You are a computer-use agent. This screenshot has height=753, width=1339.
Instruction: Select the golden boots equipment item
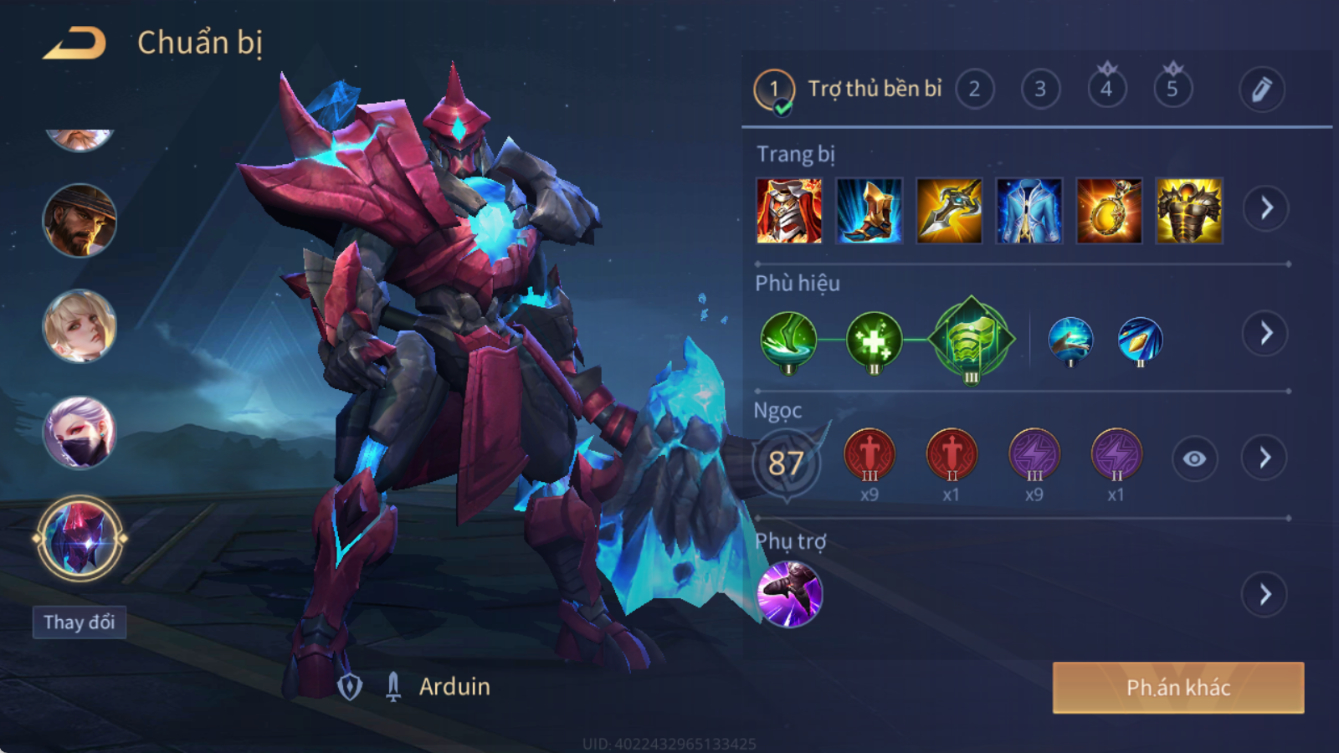[x=869, y=211]
